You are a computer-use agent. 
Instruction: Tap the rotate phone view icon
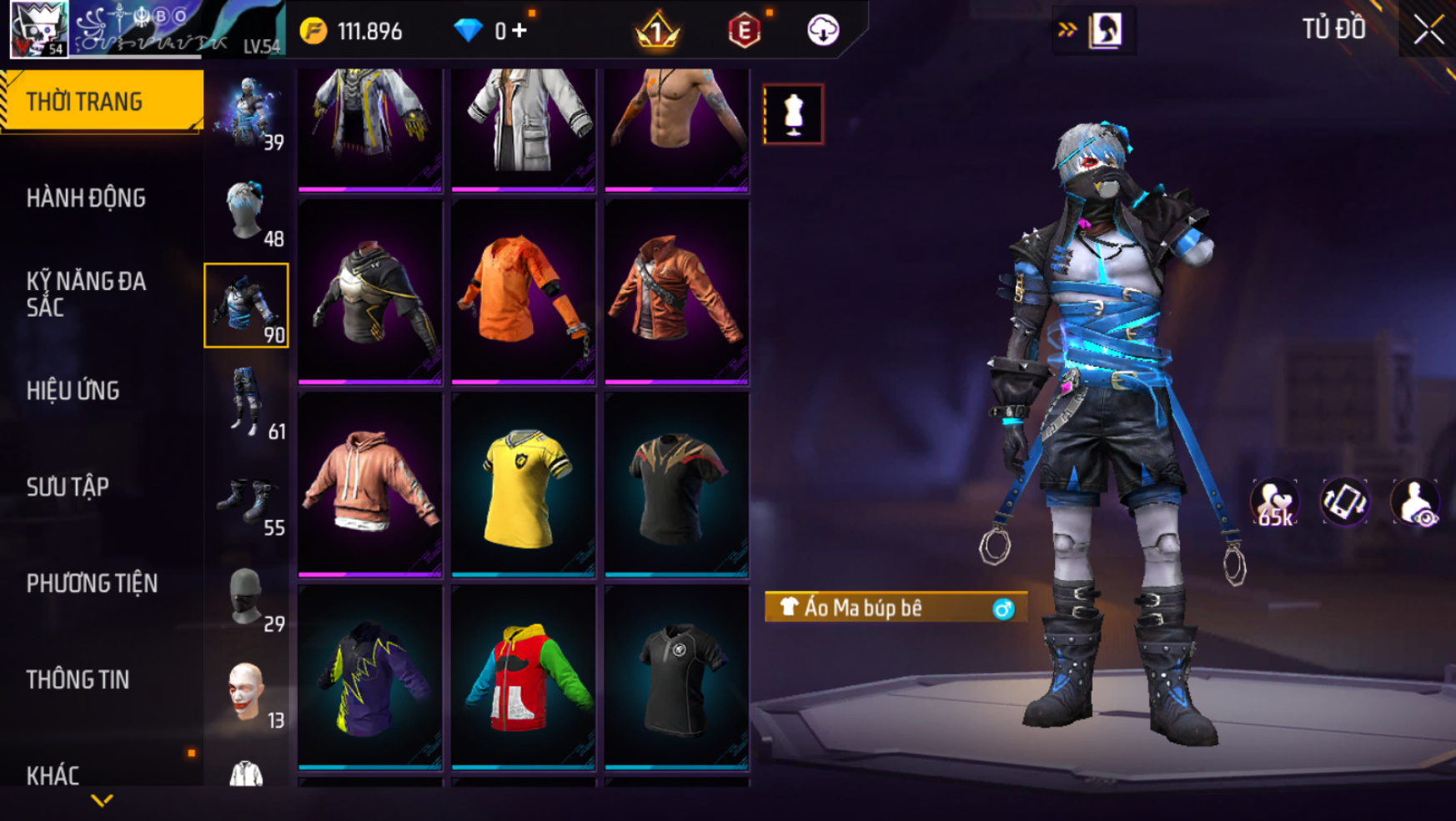click(x=1344, y=503)
